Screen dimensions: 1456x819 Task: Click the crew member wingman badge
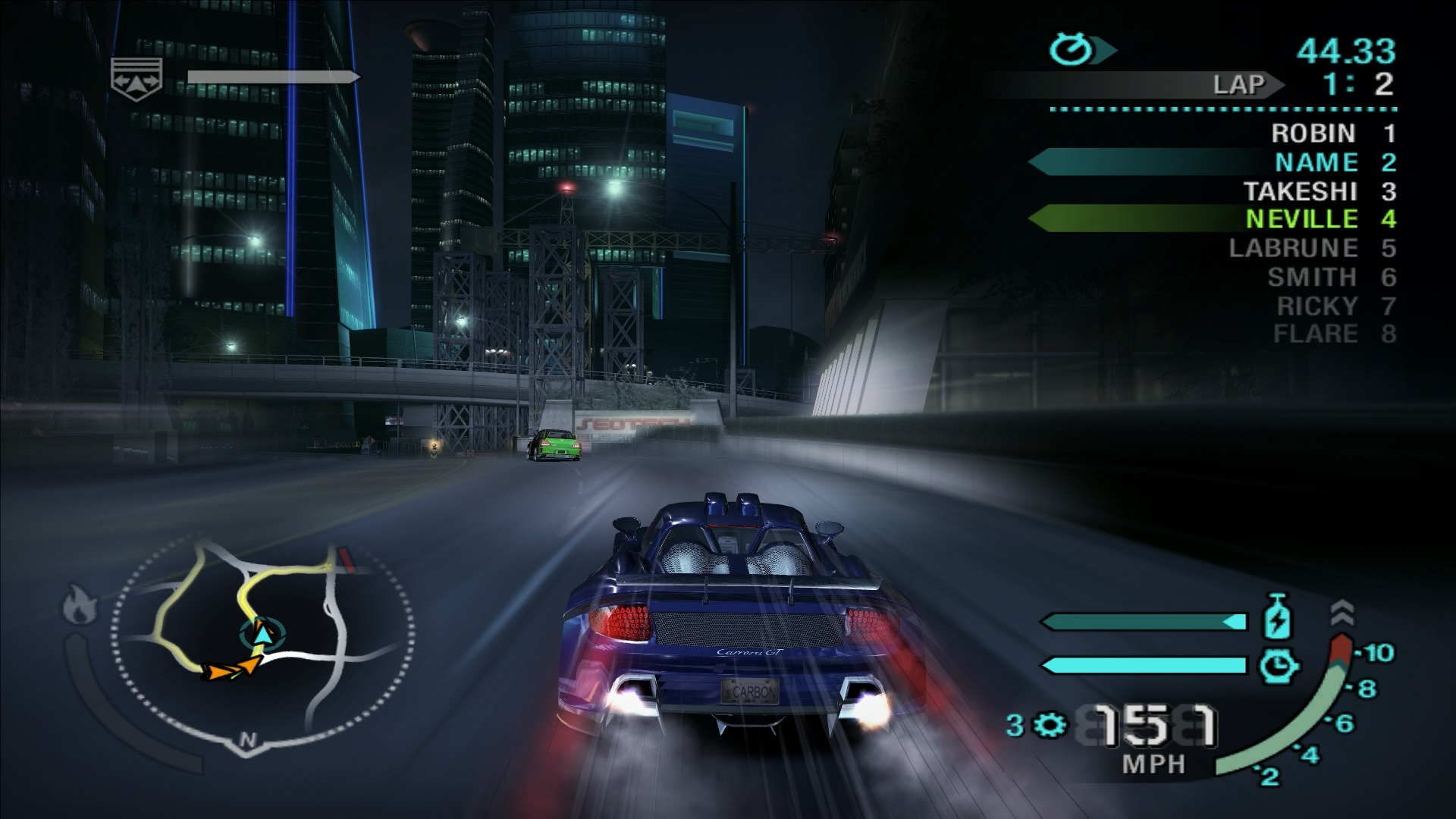click(x=136, y=76)
